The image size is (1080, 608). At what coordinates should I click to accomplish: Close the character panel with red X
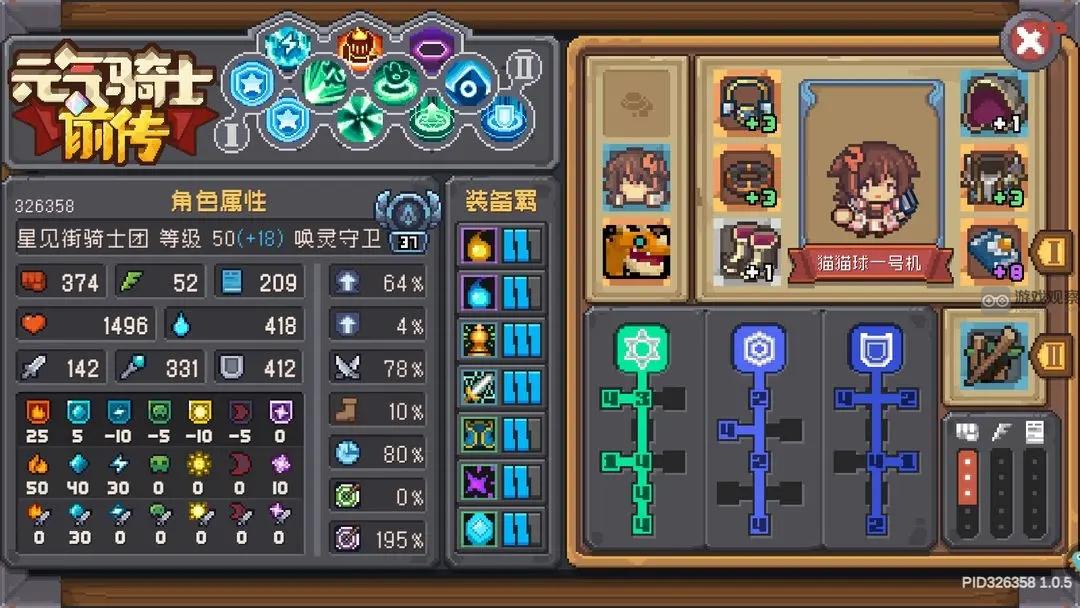click(1030, 41)
